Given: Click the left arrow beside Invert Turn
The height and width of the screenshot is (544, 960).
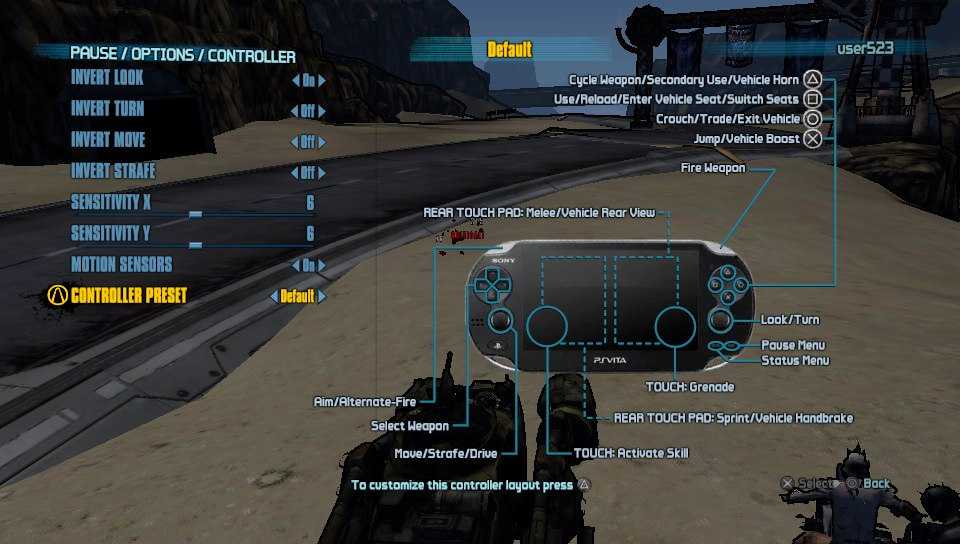Looking at the screenshot, I should pos(295,112).
